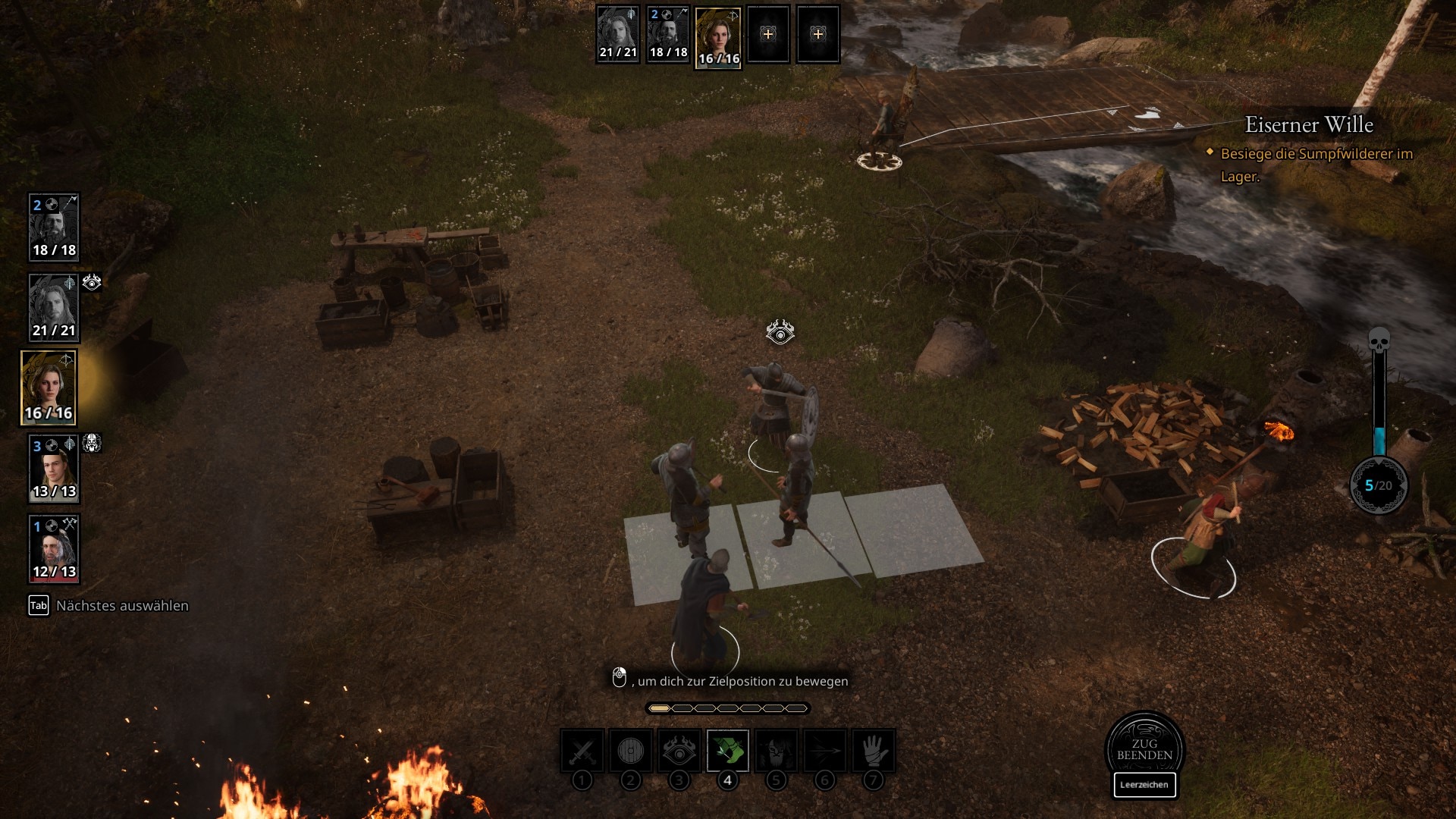
Task: Use the bandaged hand ability
Action: click(x=873, y=751)
